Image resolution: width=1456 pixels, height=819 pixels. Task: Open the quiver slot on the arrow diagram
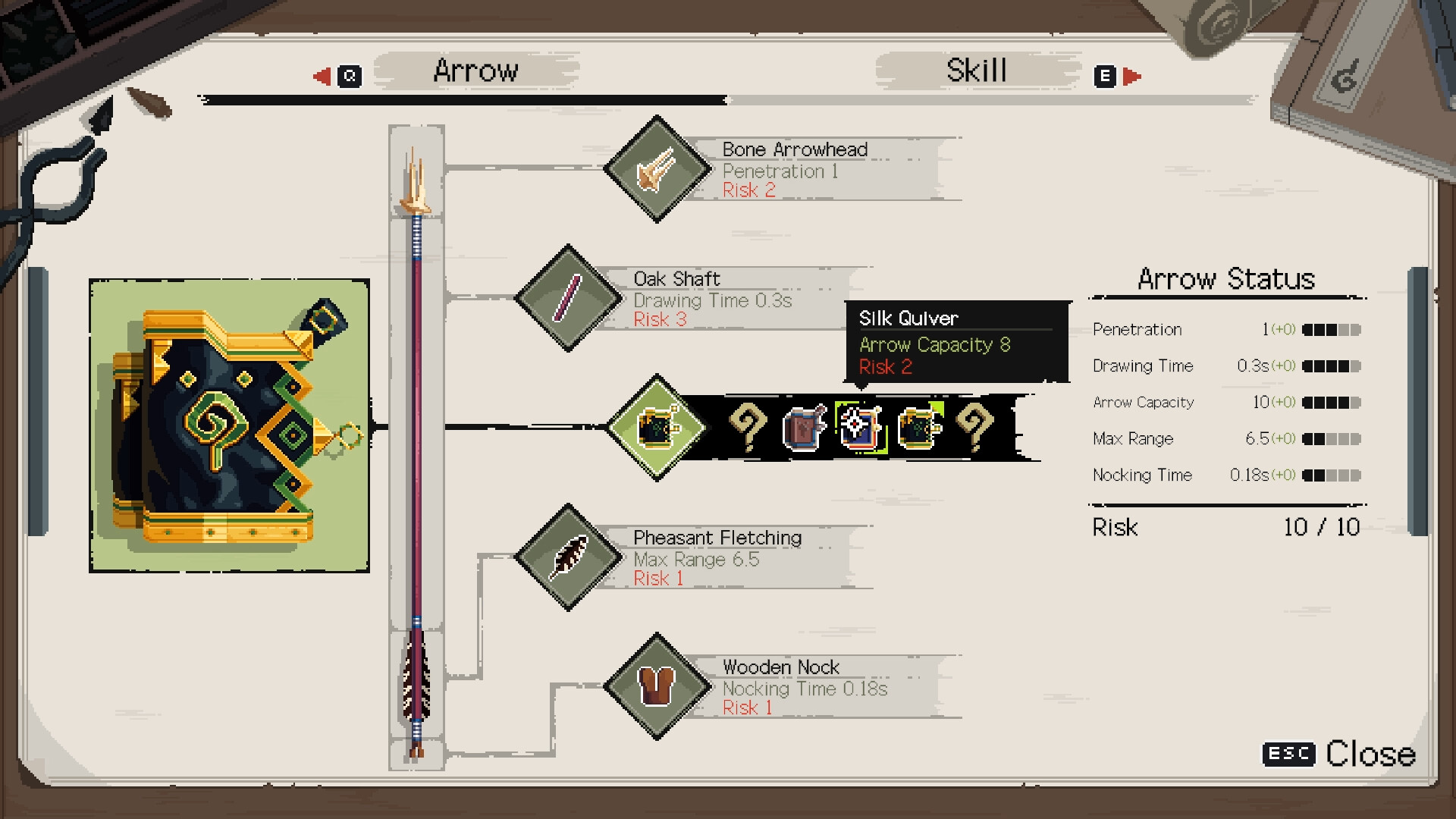tap(658, 426)
